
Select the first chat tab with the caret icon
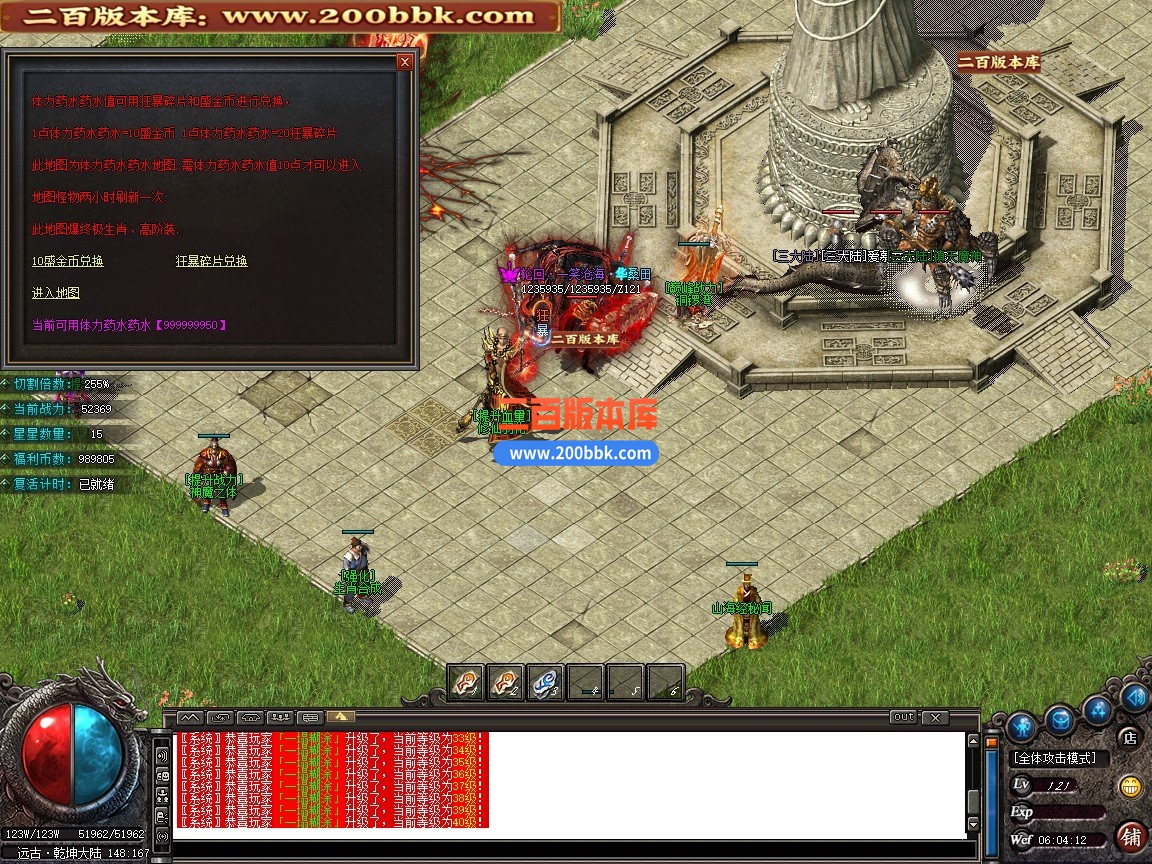pos(191,717)
